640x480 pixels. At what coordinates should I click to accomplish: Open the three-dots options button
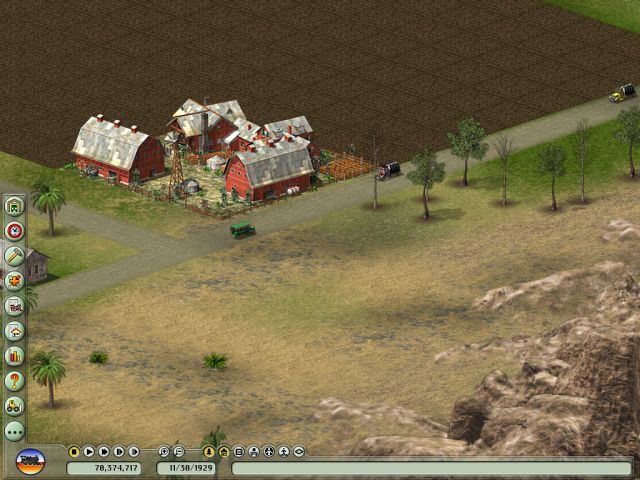click(14, 430)
